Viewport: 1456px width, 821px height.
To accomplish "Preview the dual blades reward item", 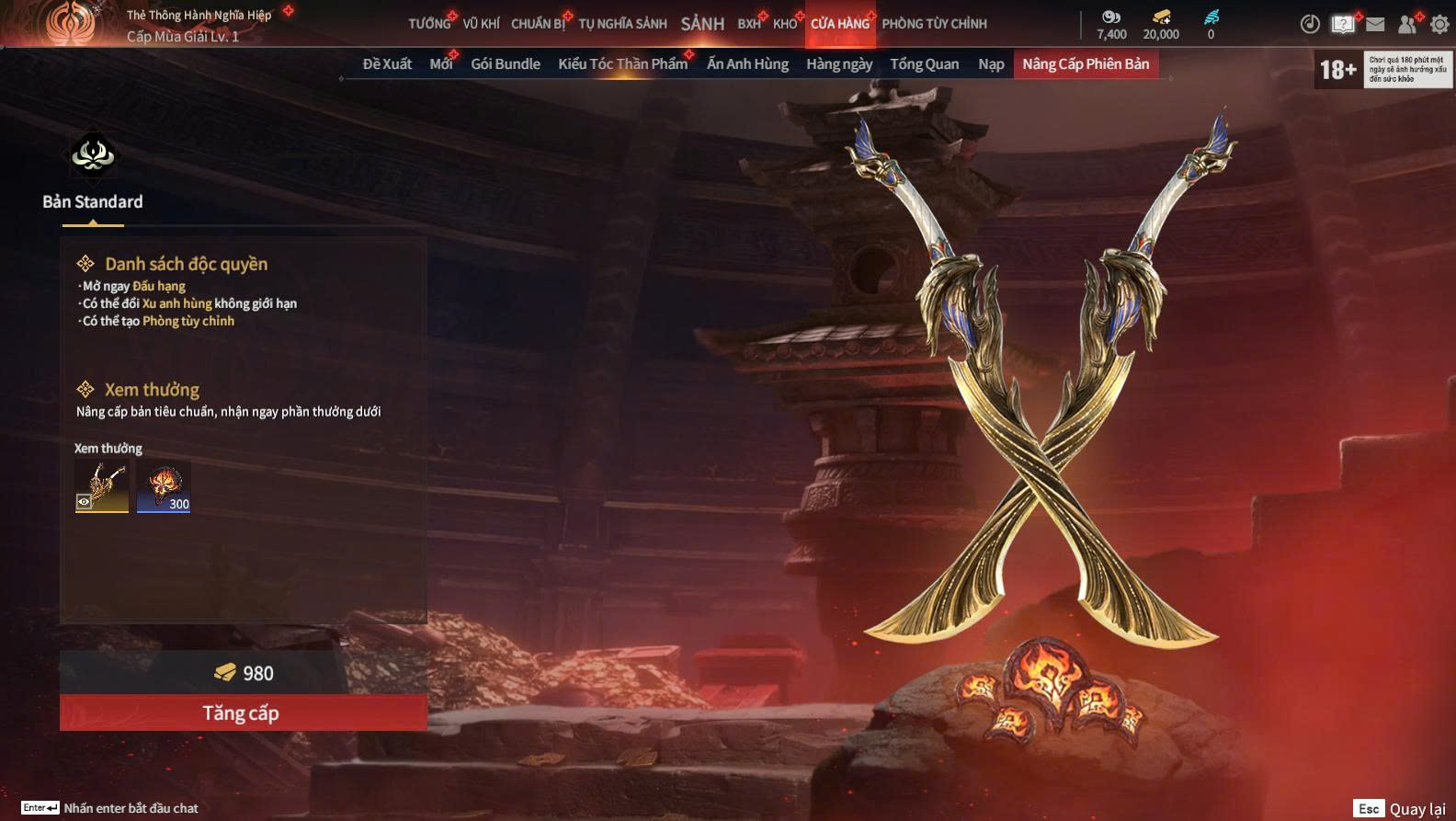I will tap(102, 486).
